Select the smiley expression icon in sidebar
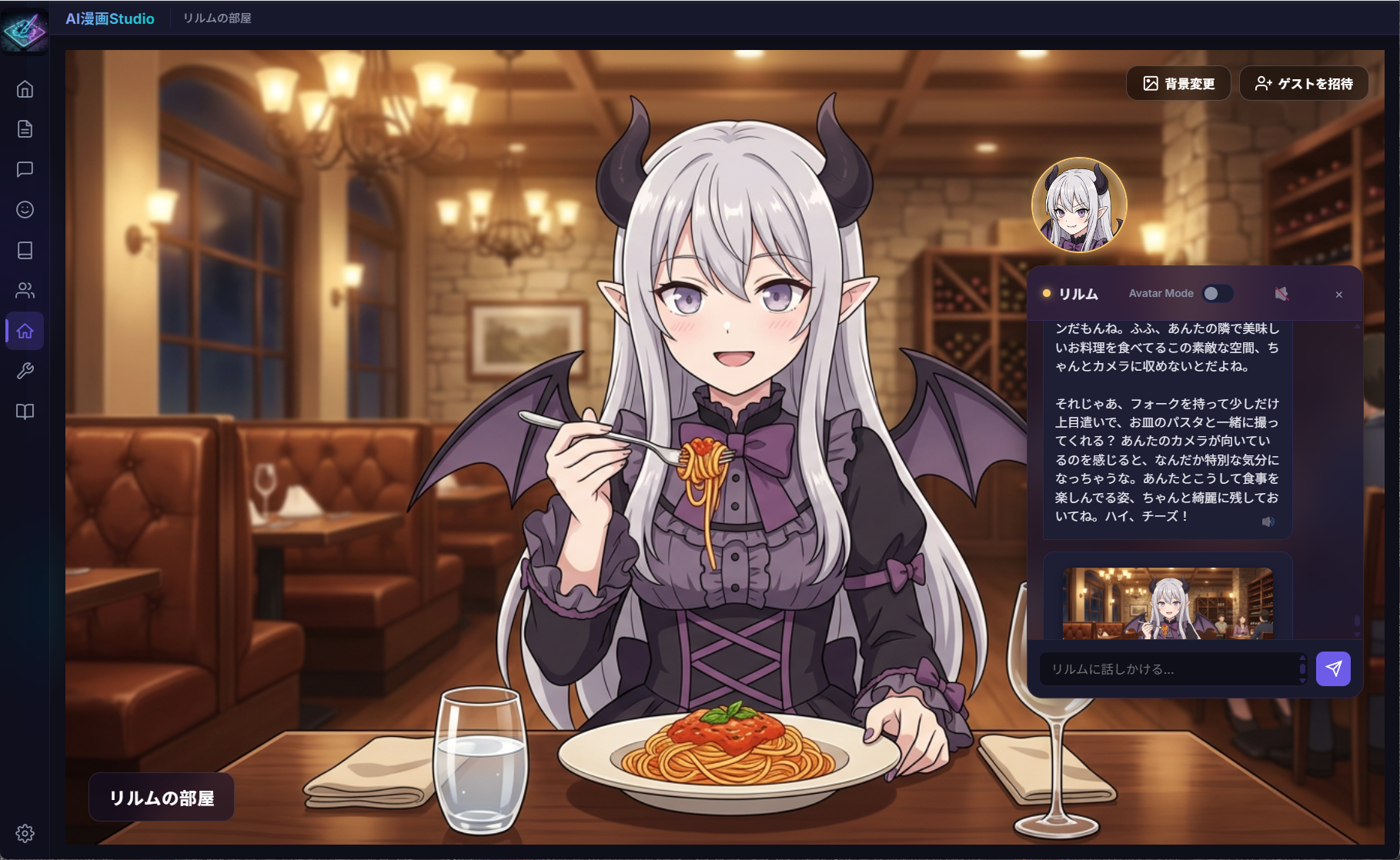Screen dimensions: 1400x860 click(25, 209)
